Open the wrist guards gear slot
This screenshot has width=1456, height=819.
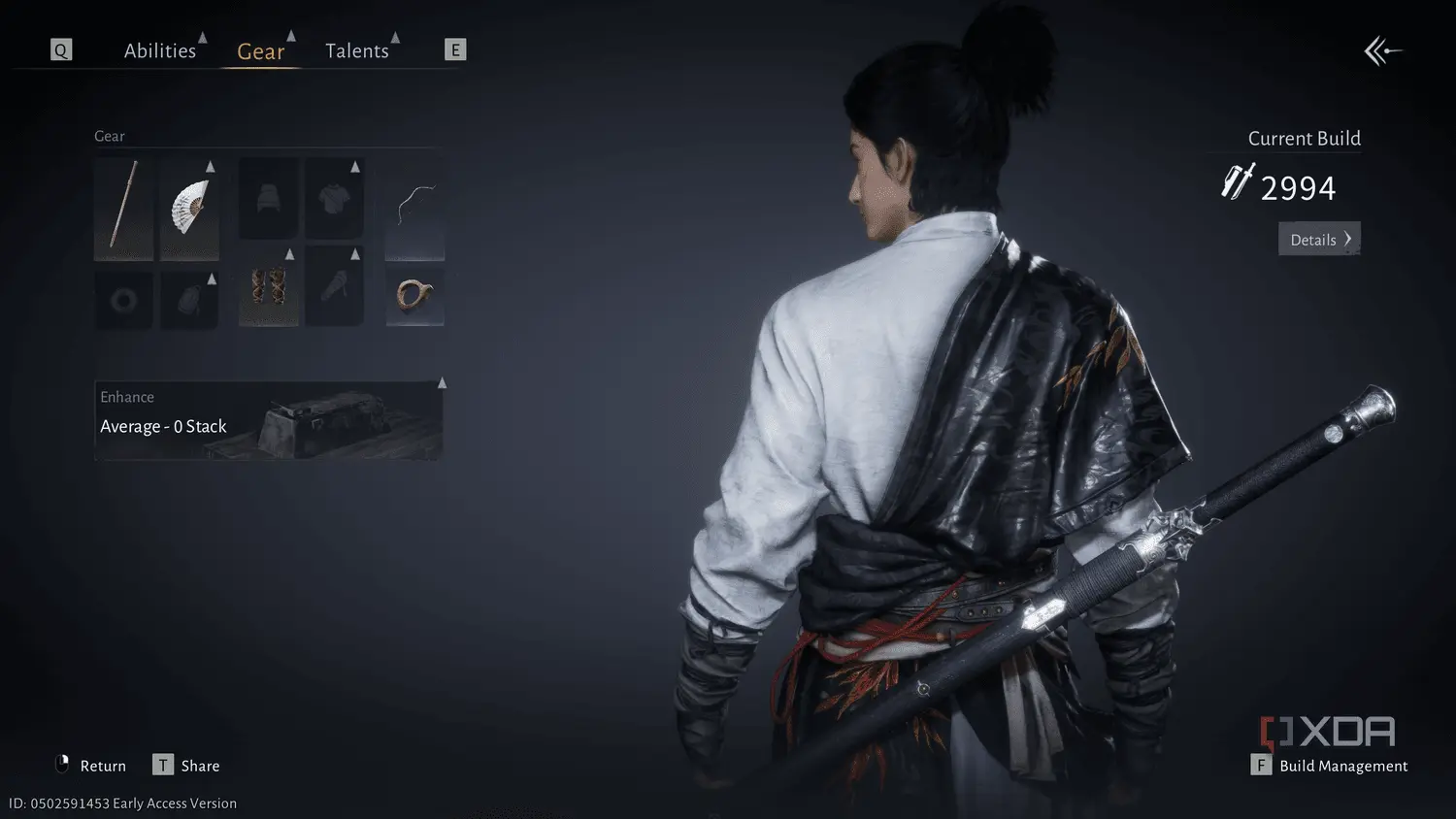268,285
